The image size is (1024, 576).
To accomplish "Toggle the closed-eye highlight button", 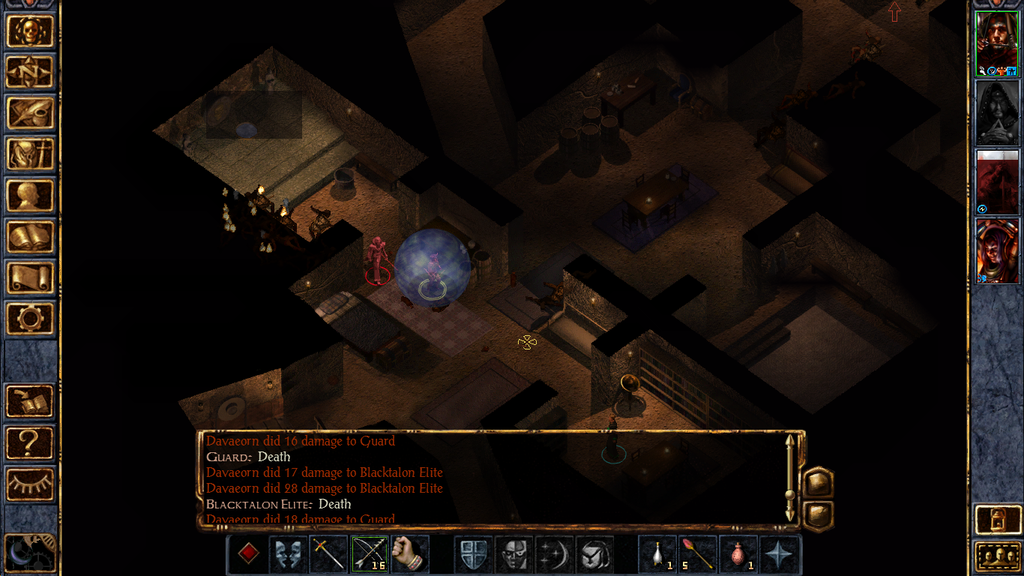I will coord(30,483).
